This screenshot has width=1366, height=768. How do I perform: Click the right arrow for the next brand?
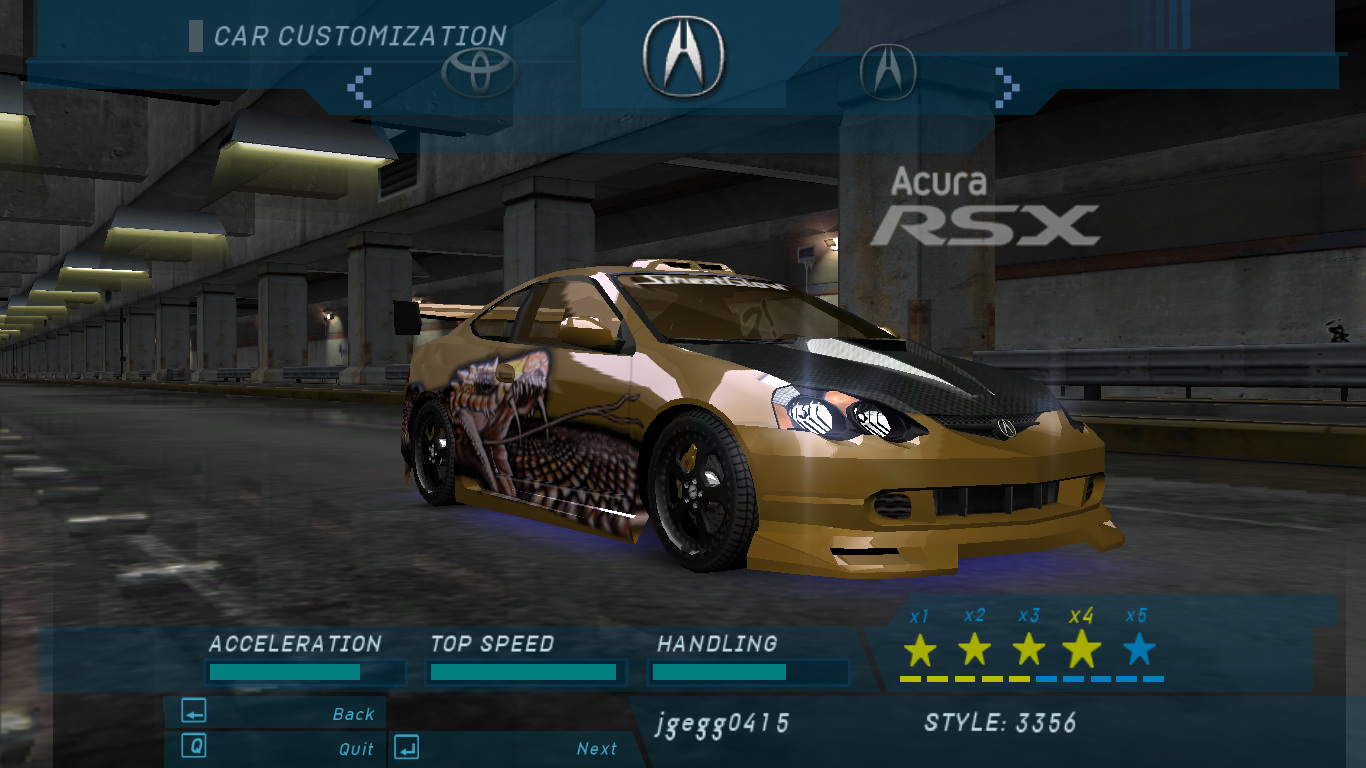1006,87
